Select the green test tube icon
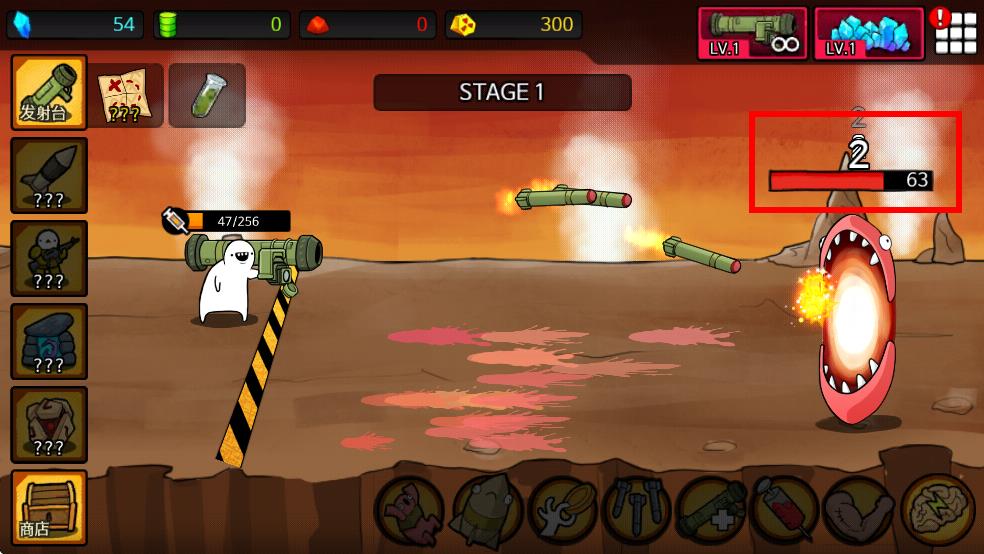 (207, 96)
